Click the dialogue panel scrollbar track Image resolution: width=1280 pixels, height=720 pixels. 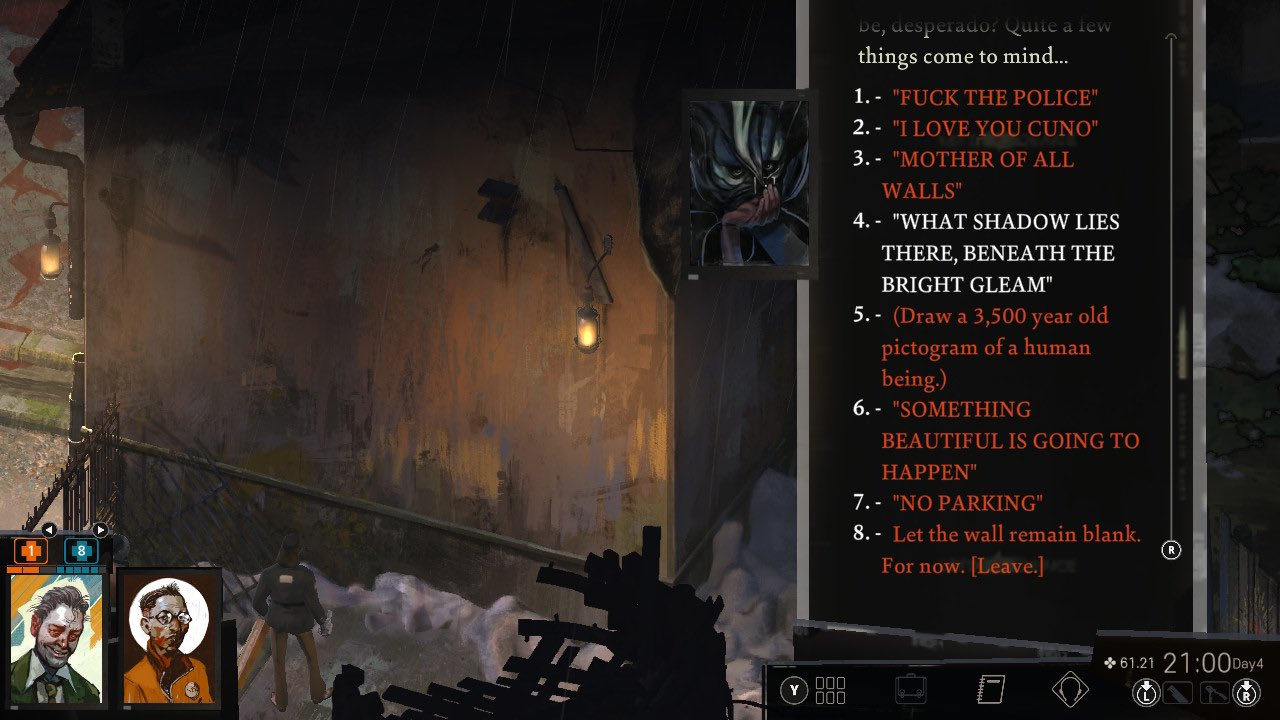tap(1172, 300)
